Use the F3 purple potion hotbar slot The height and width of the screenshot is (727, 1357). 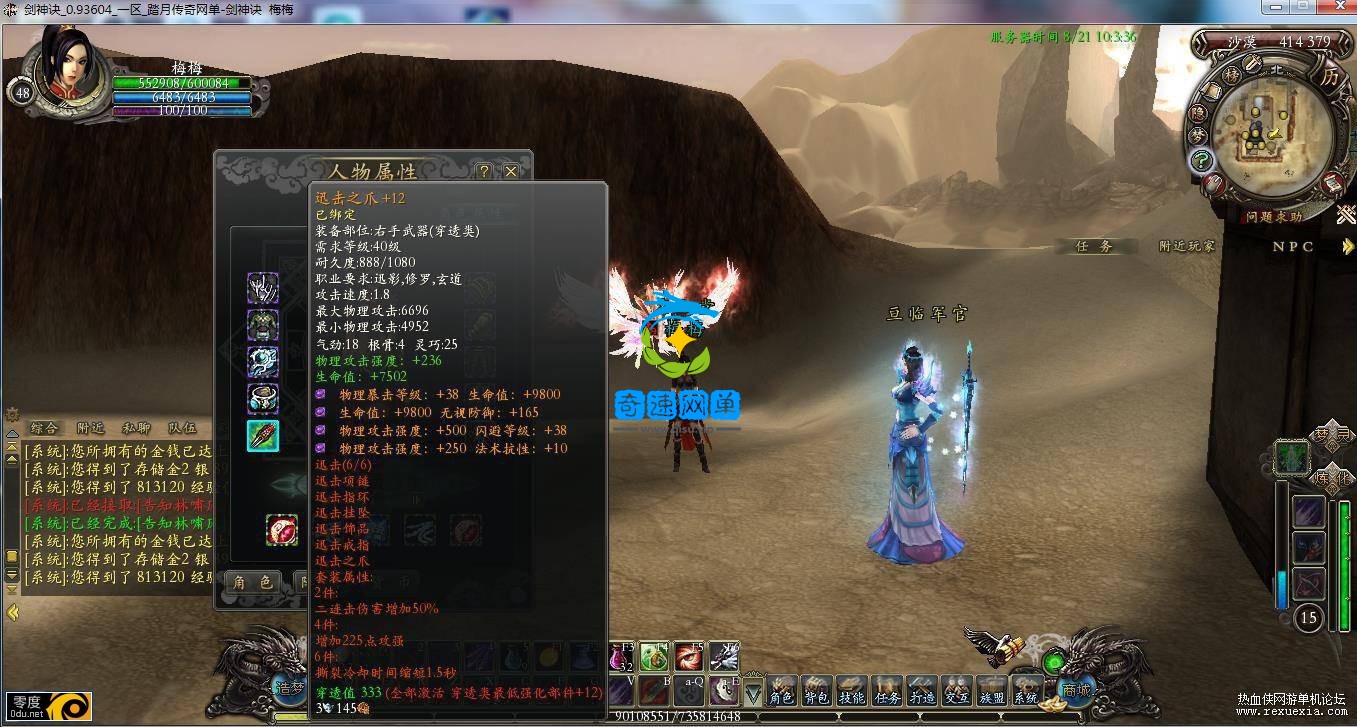[x=620, y=657]
